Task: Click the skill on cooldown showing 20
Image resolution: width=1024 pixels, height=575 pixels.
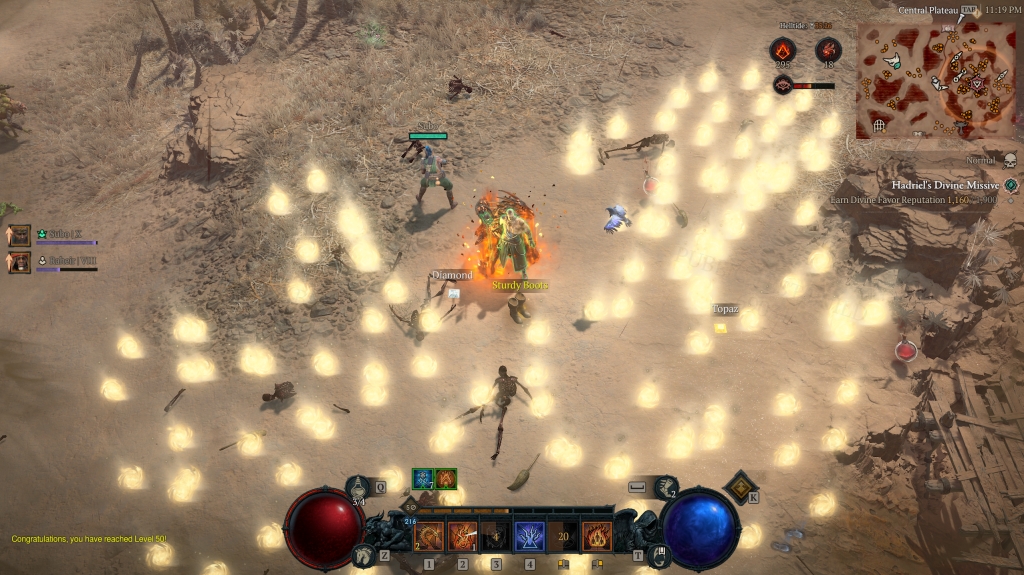Action: [x=563, y=537]
